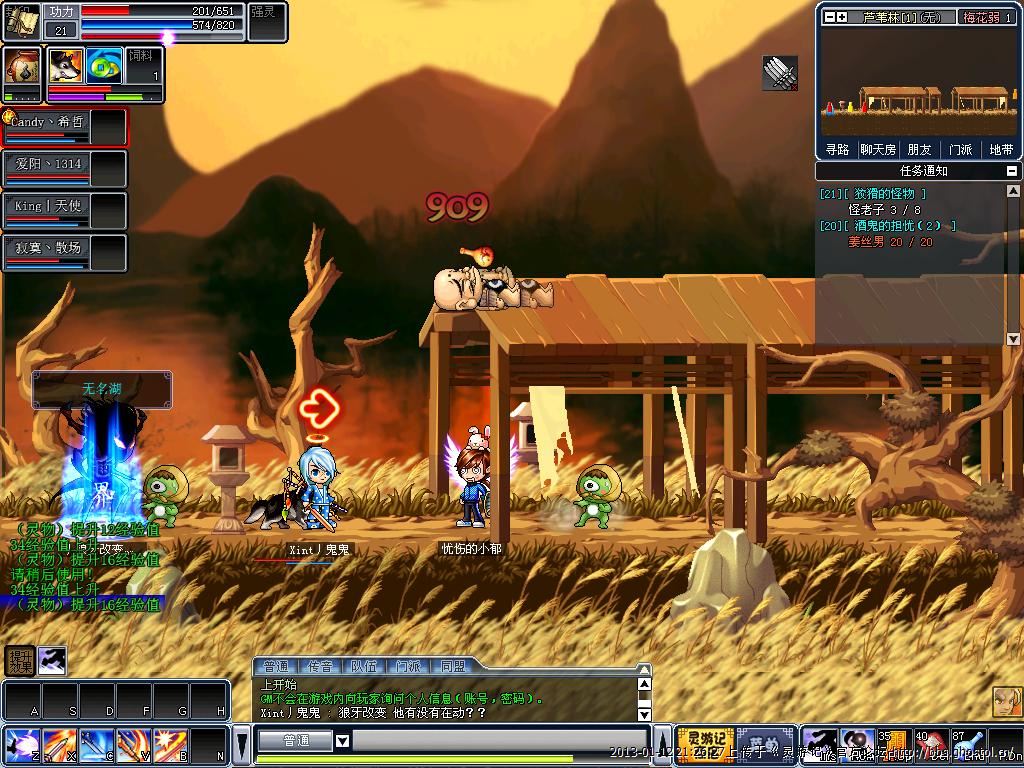Collapse the 任务通知 quest notification panel
The width and height of the screenshot is (1024, 768).
pyautogui.click(x=1013, y=171)
